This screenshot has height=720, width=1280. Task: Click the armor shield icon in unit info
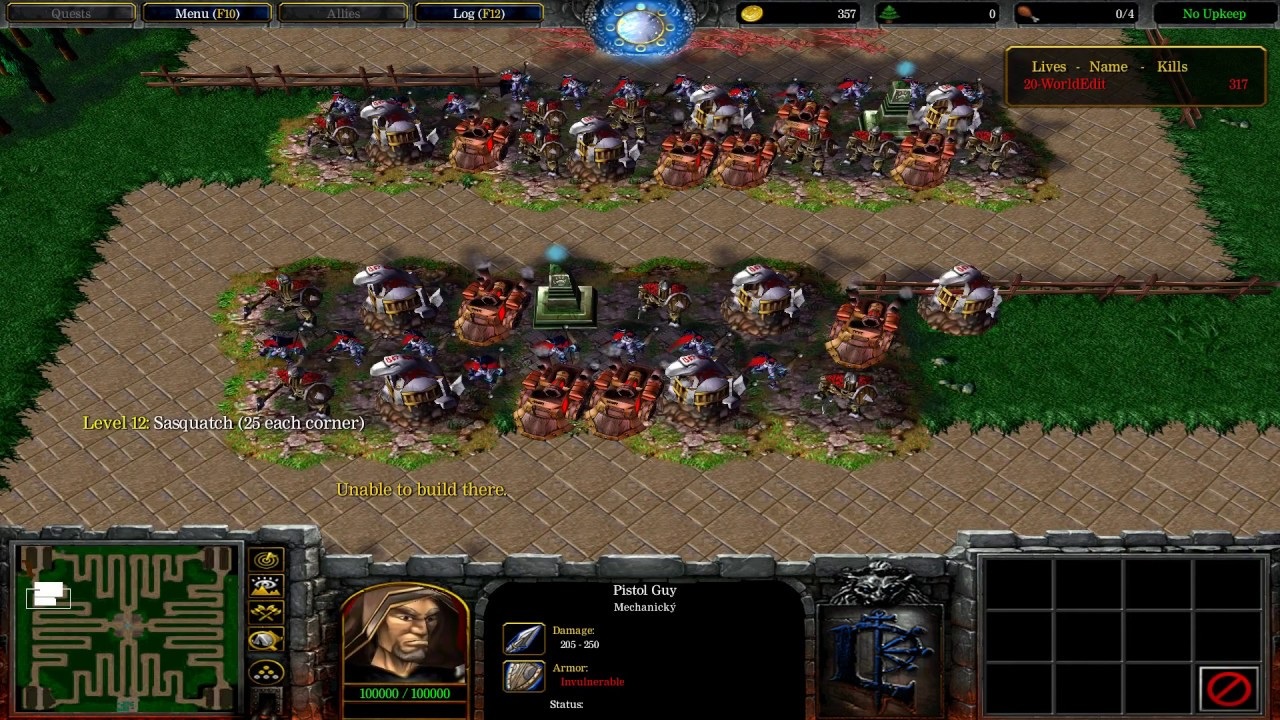pos(523,676)
